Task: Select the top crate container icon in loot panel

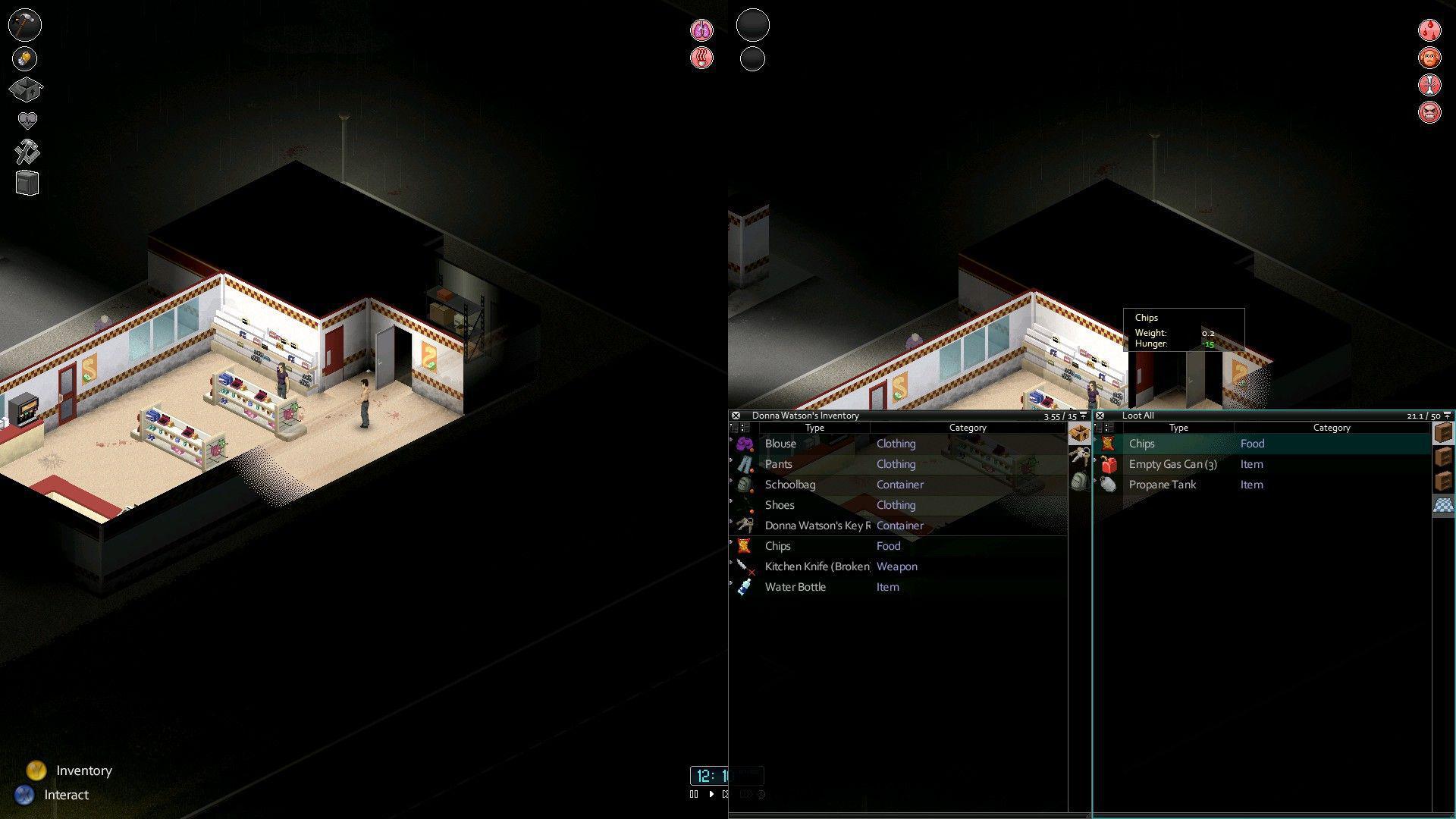Action: pyautogui.click(x=1443, y=434)
